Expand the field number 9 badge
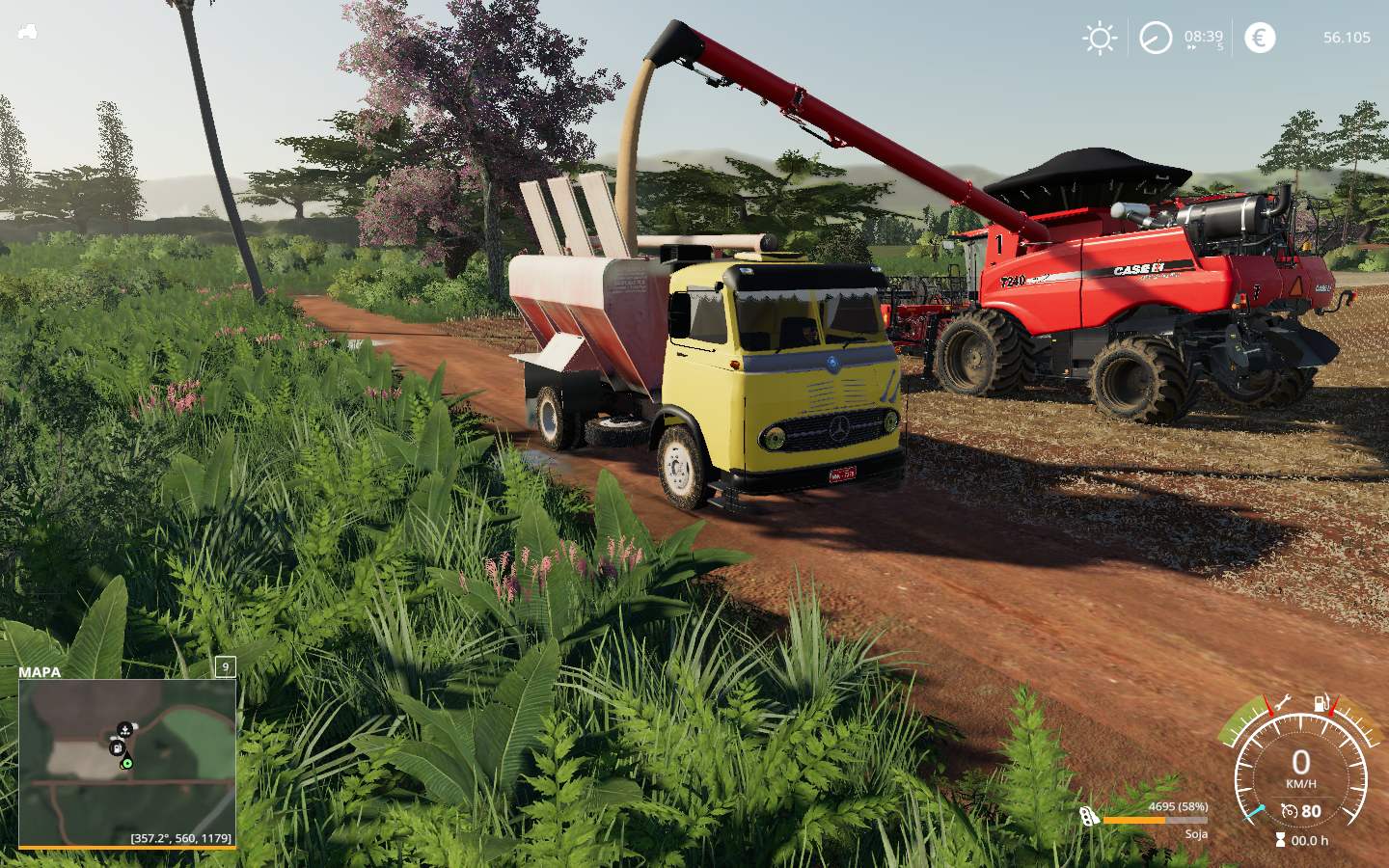1389x868 pixels. coord(224,667)
